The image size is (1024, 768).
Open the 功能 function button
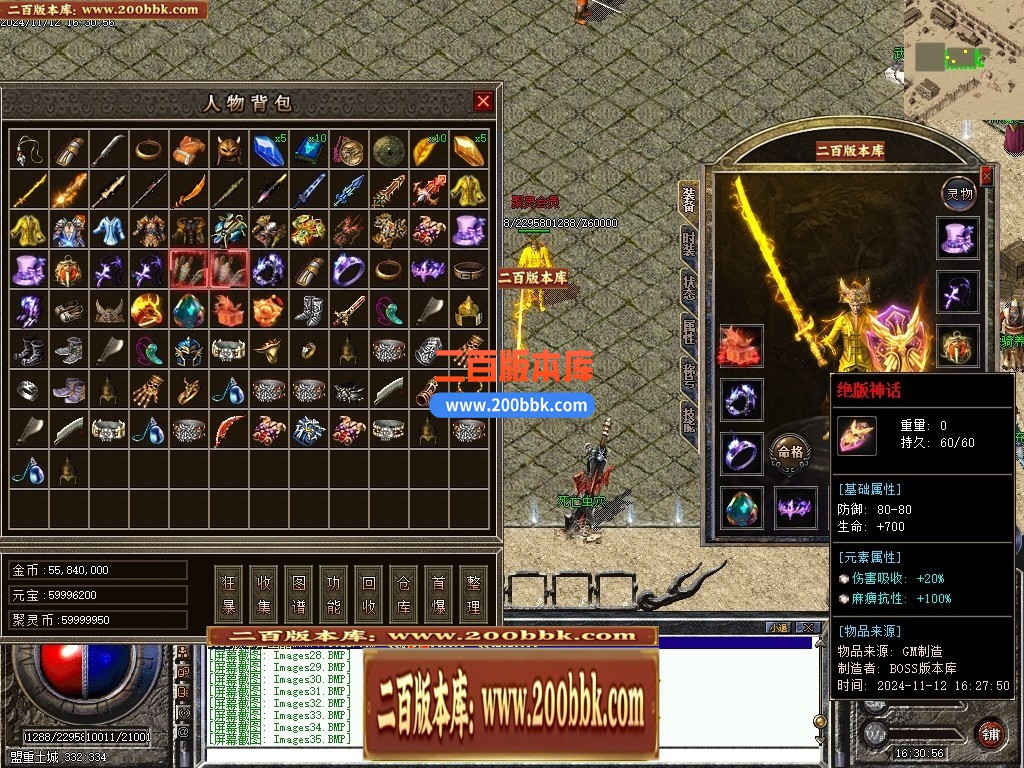[x=334, y=594]
